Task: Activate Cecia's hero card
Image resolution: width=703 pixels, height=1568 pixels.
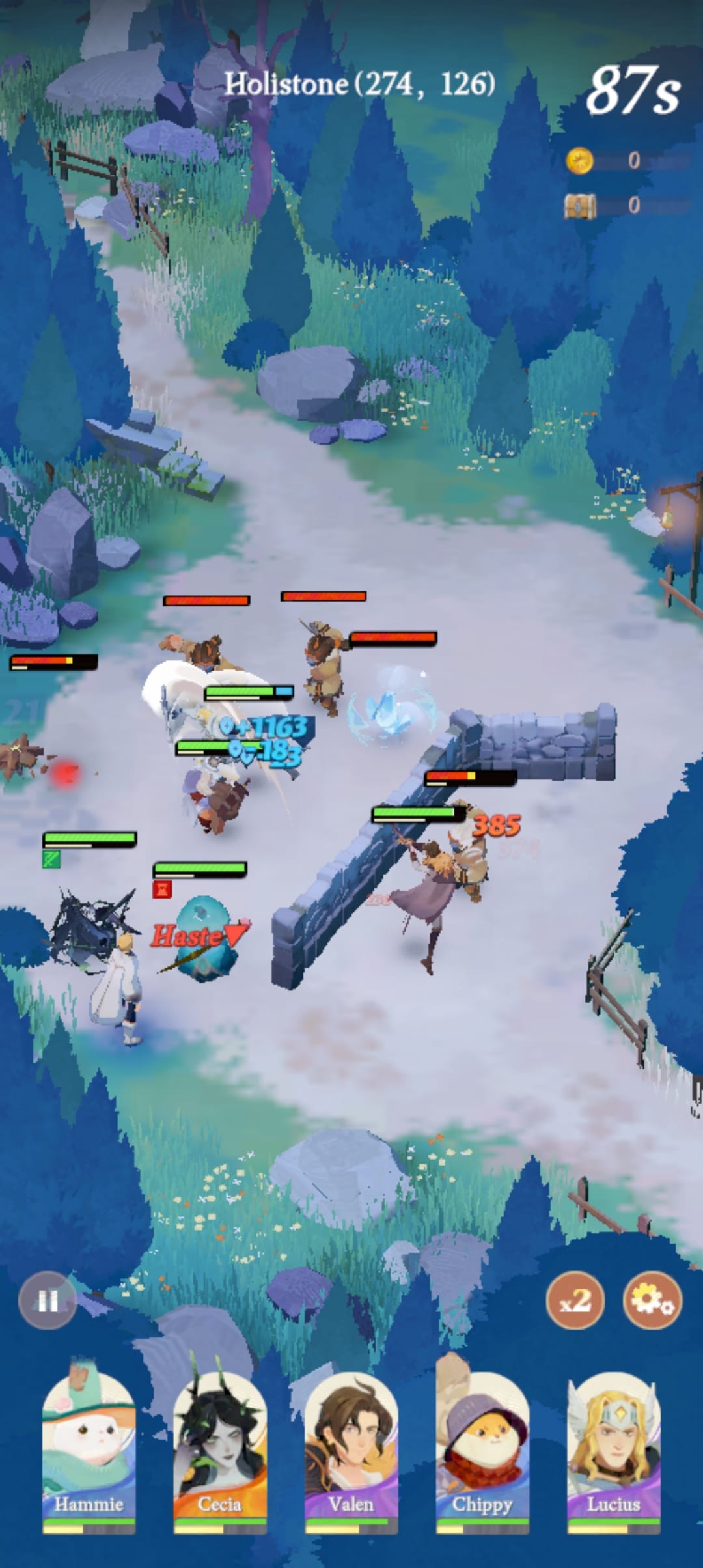Action: point(220,1449)
